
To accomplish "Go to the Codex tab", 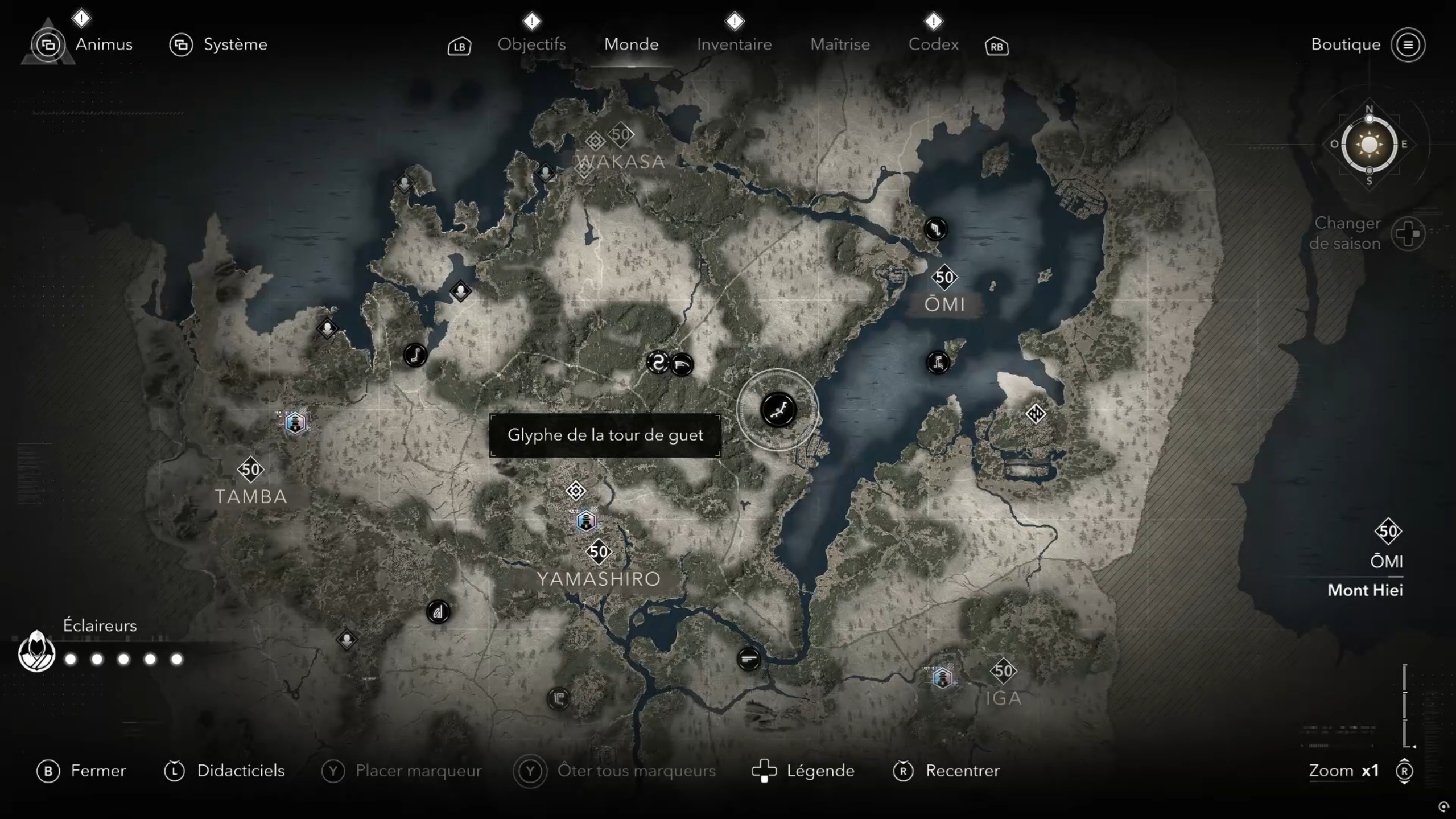I will pos(933,44).
